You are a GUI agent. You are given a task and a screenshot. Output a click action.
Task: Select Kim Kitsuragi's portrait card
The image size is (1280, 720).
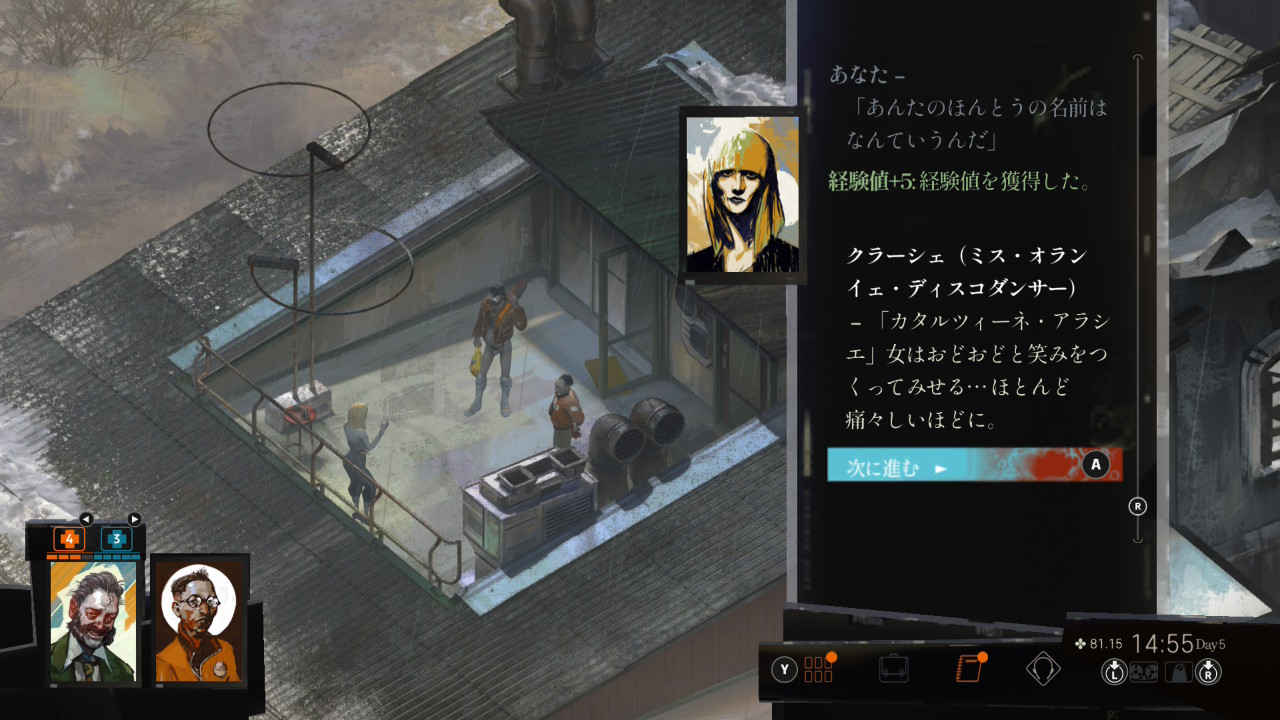200,621
